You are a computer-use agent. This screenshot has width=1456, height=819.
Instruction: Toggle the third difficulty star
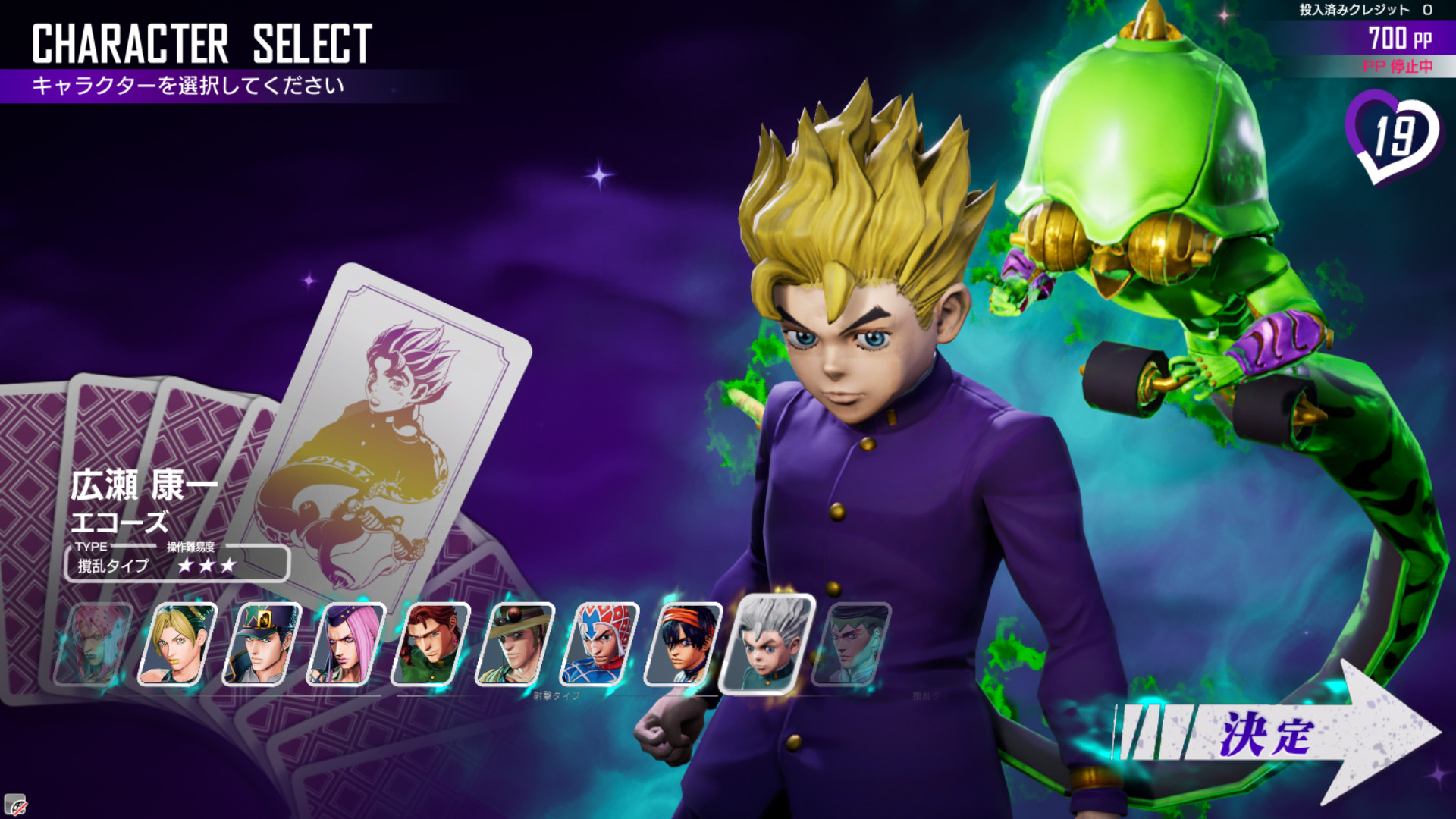tap(227, 565)
